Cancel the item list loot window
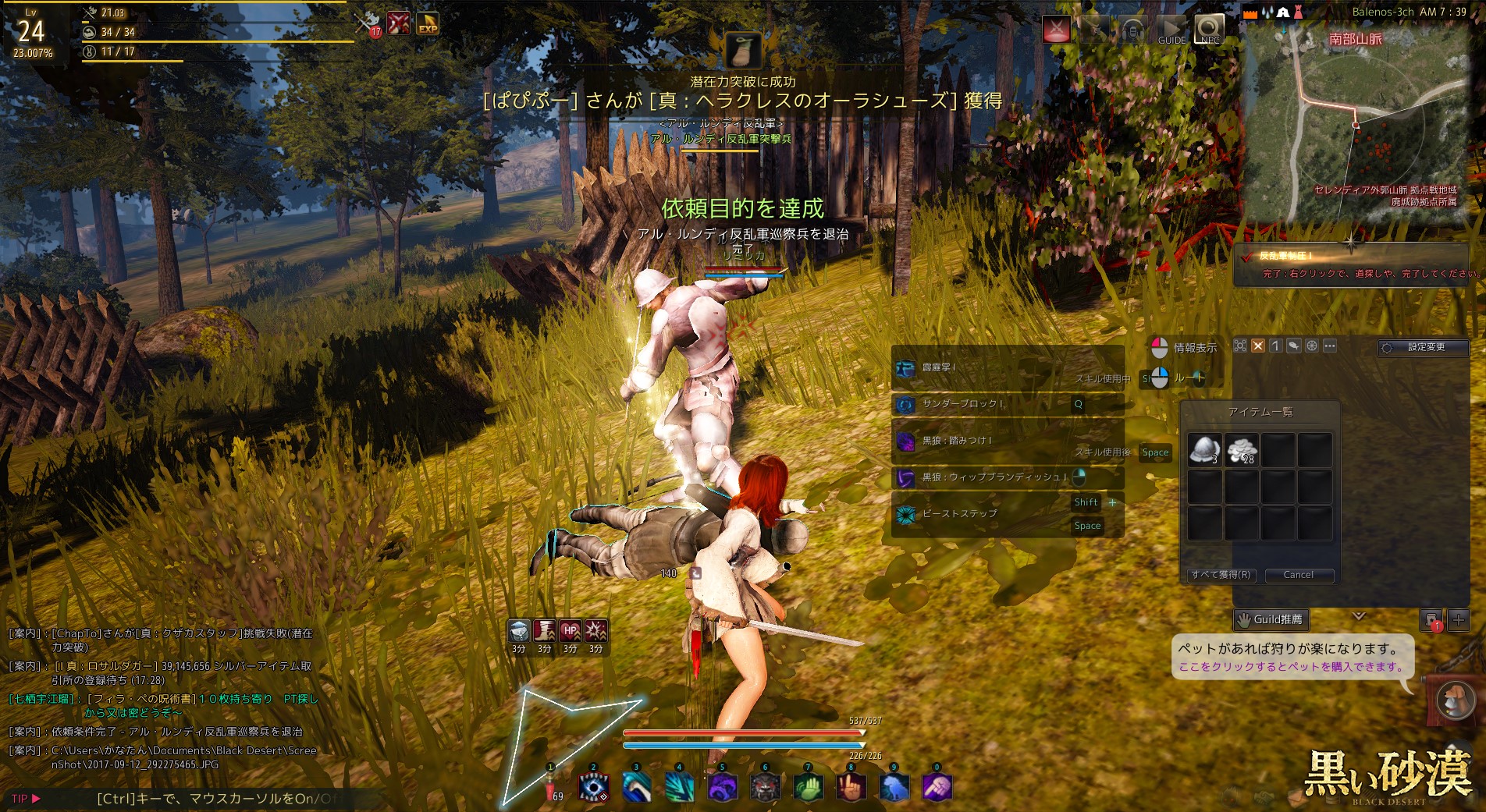1486x812 pixels. tap(1298, 575)
